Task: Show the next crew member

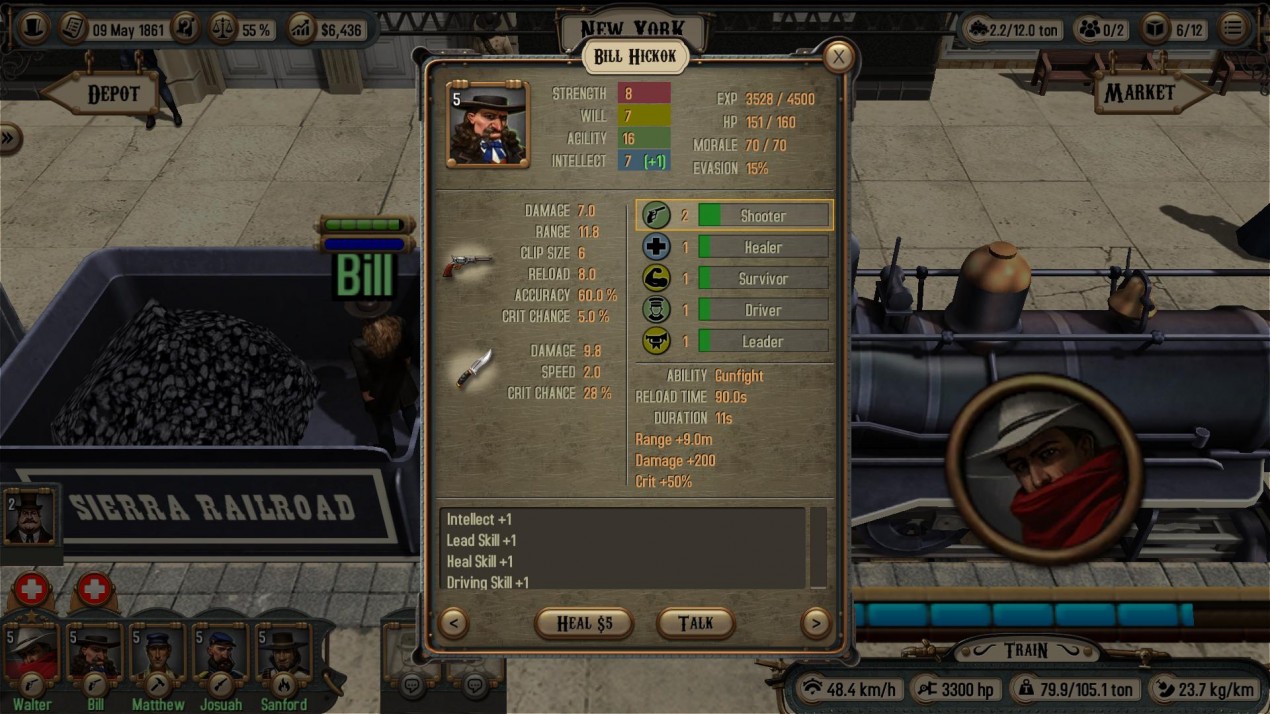Action: (x=815, y=623)
